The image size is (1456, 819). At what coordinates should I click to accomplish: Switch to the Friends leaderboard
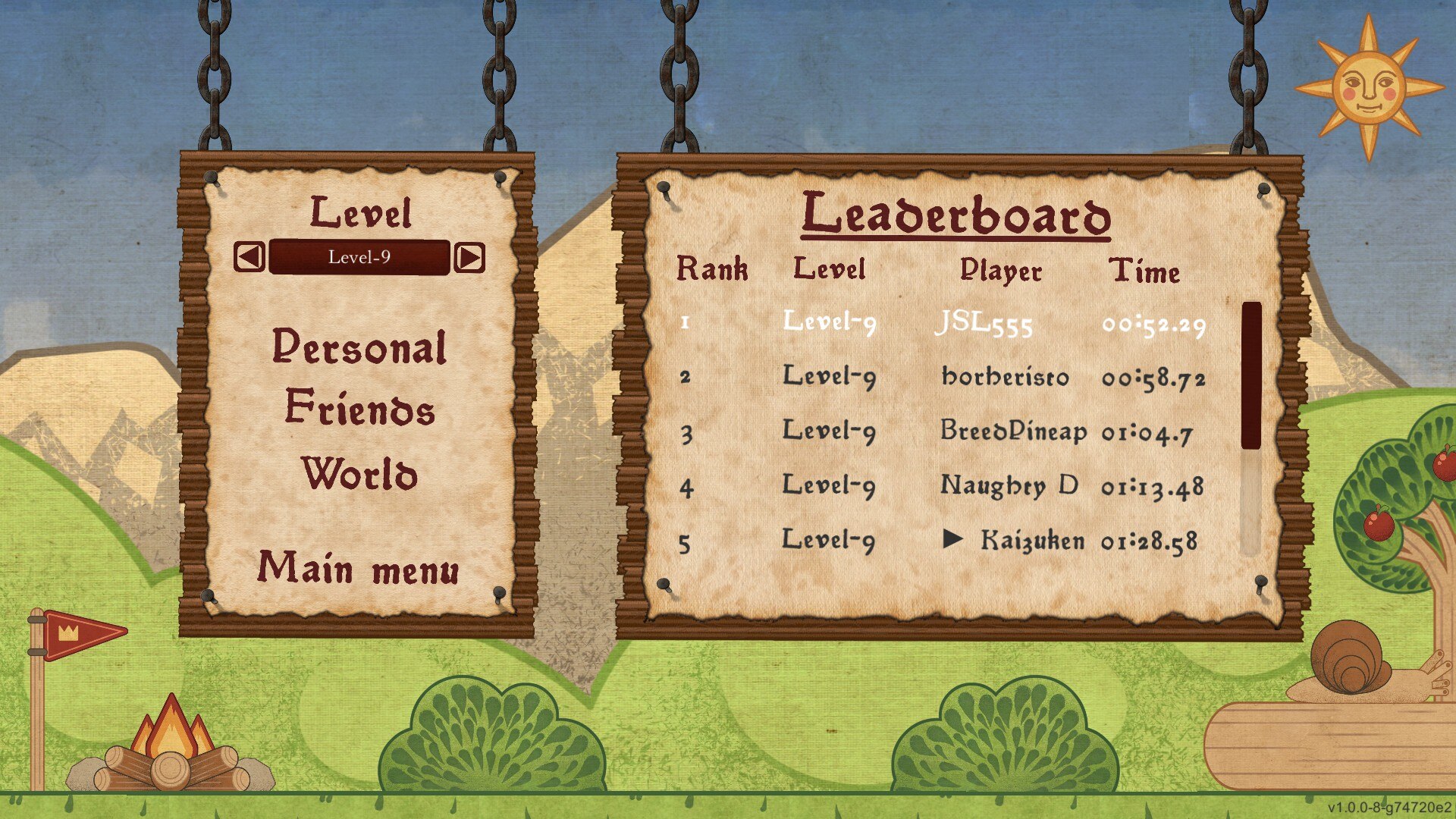tap(360, 408)
